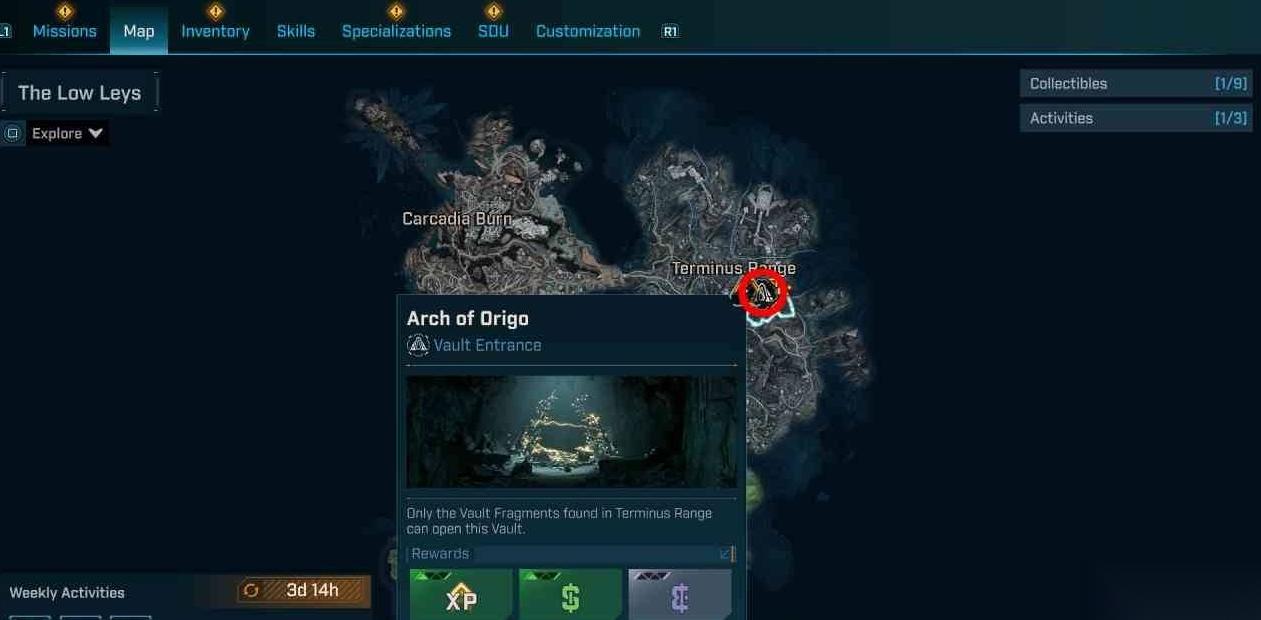Show the Collectibles list
Viewport: 1261px width, 620px height.
pos(1136,84)
